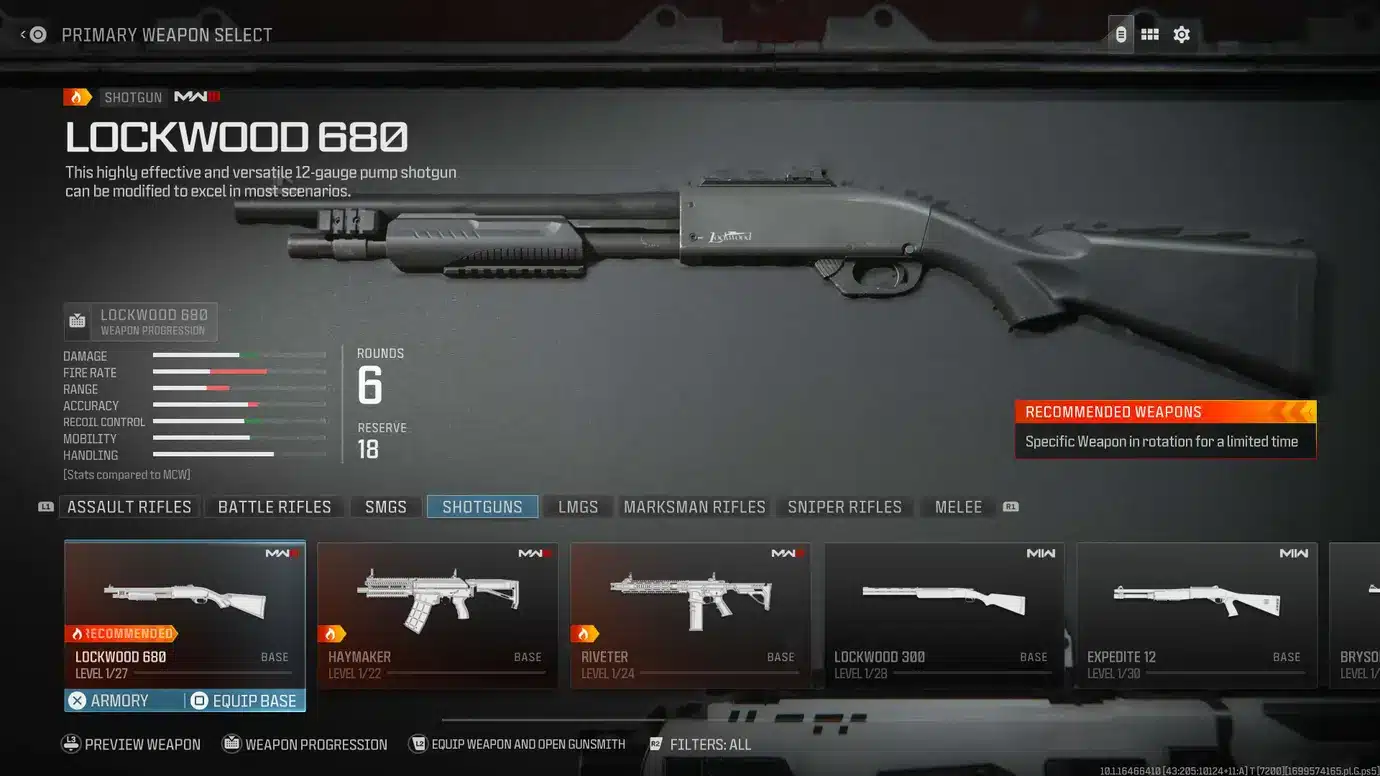This screenshot has width=1380, height=776.
Task: Click the flame icon next to SHOTGUN label
Action: coord(78,96)
